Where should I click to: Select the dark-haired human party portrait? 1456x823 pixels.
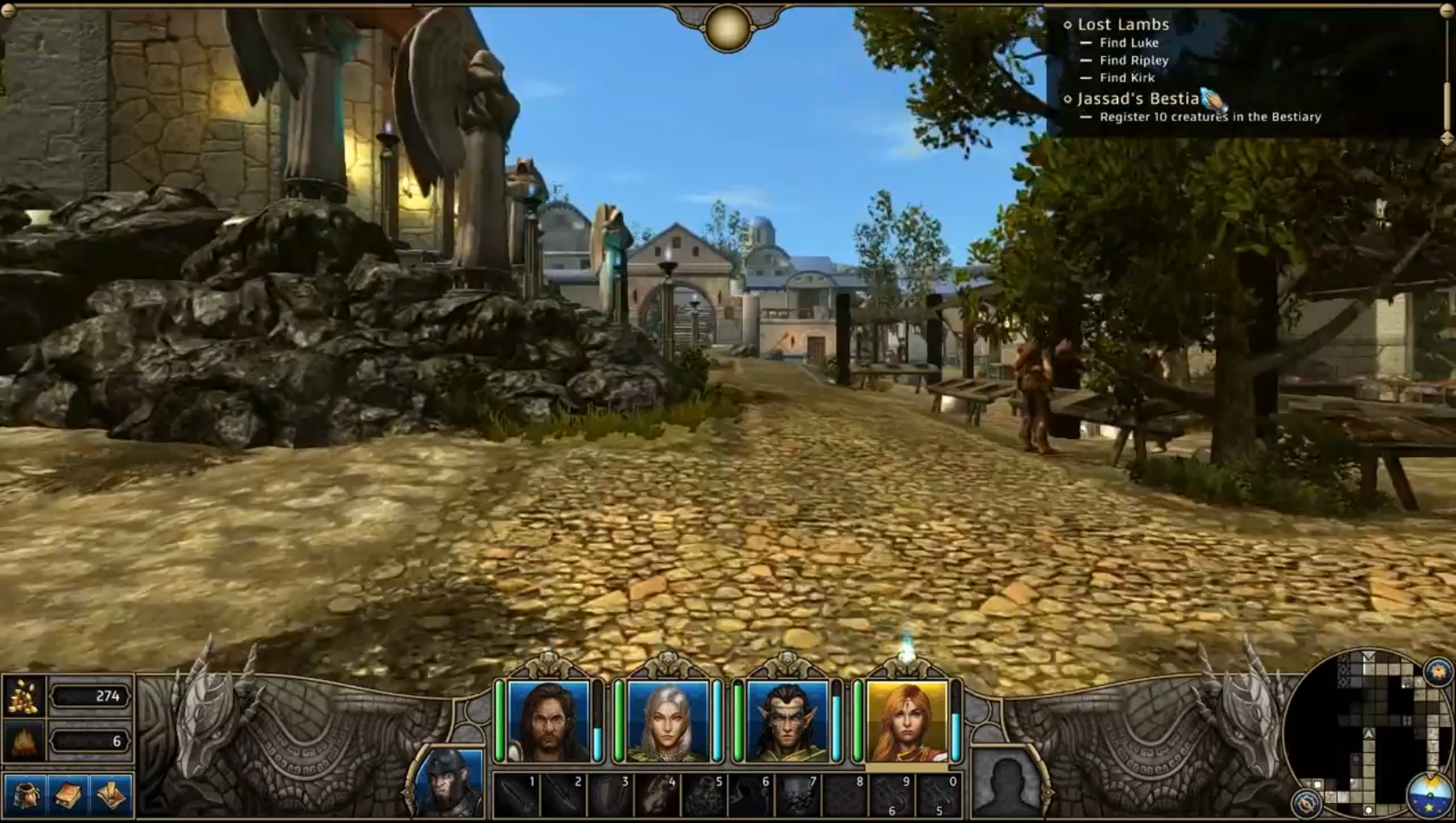549,721
